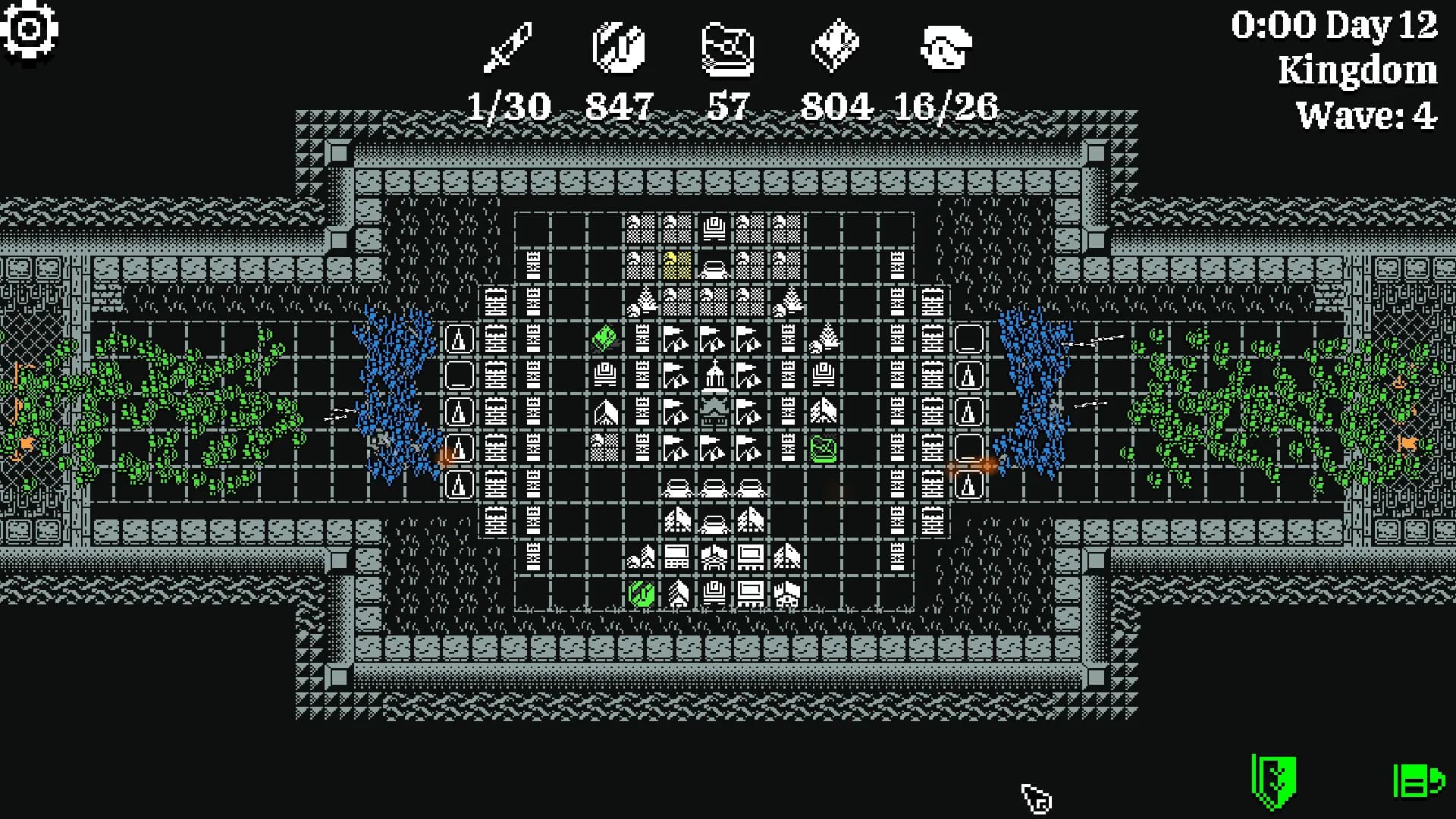Screen dimensions: 1456x819
Task: Select the central church building tile
Action: pyautogui.click(x=713, y=375)
